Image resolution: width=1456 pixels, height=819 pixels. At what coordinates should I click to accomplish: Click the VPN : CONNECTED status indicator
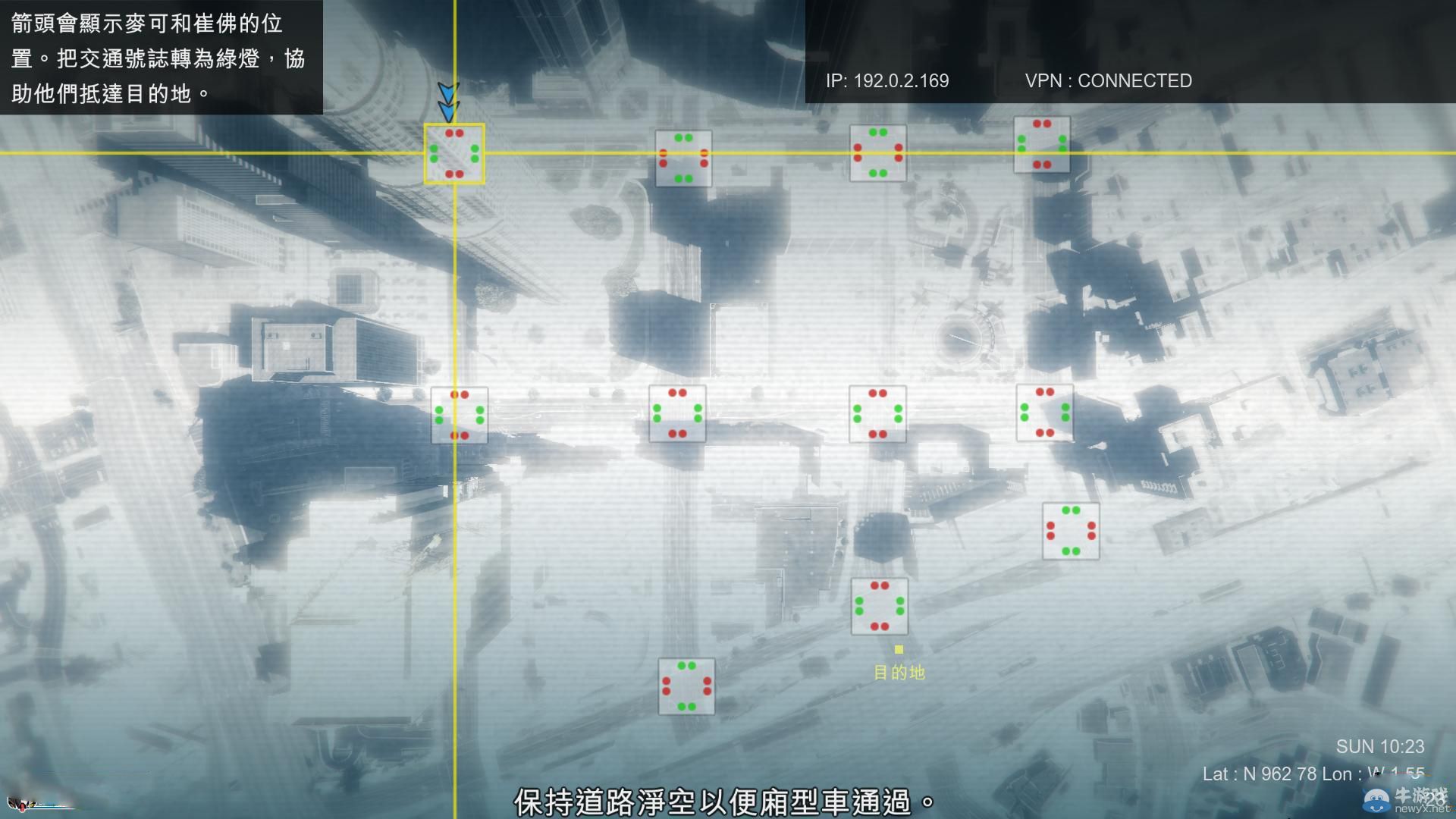(x=1108, y=80)
